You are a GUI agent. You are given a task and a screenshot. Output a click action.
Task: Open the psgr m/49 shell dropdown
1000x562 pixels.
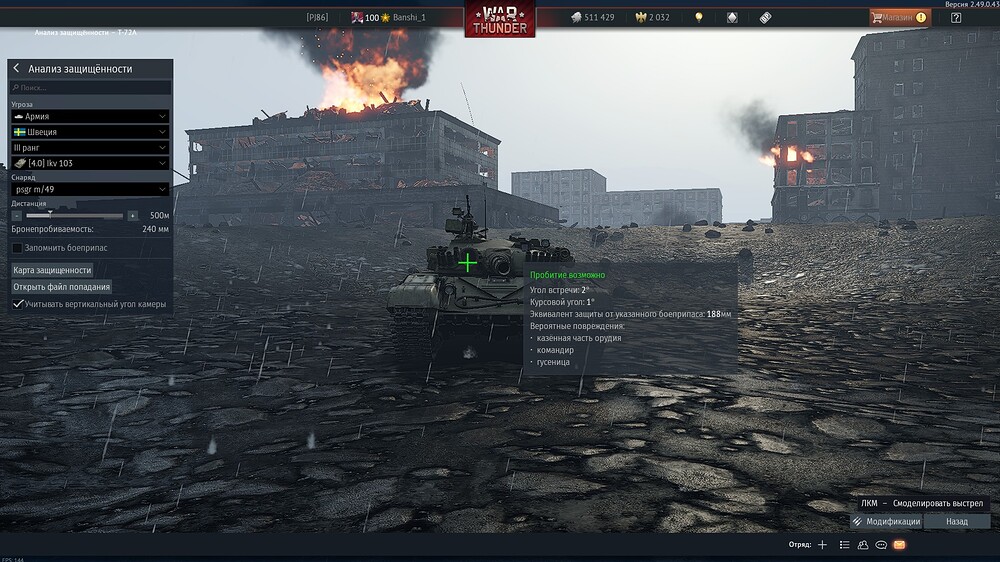(90, 189)
